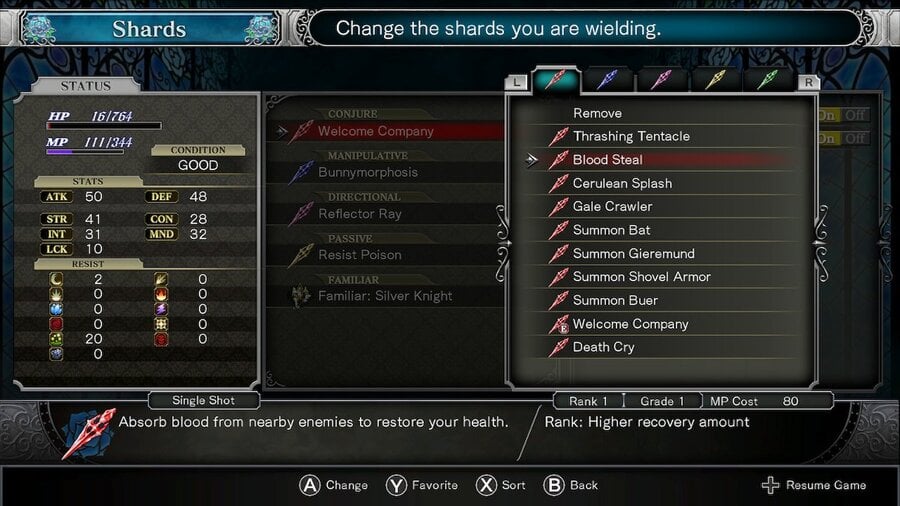Select the Blood Steal shard
Viewport: 900px width, 506px height.
[607, 160]
